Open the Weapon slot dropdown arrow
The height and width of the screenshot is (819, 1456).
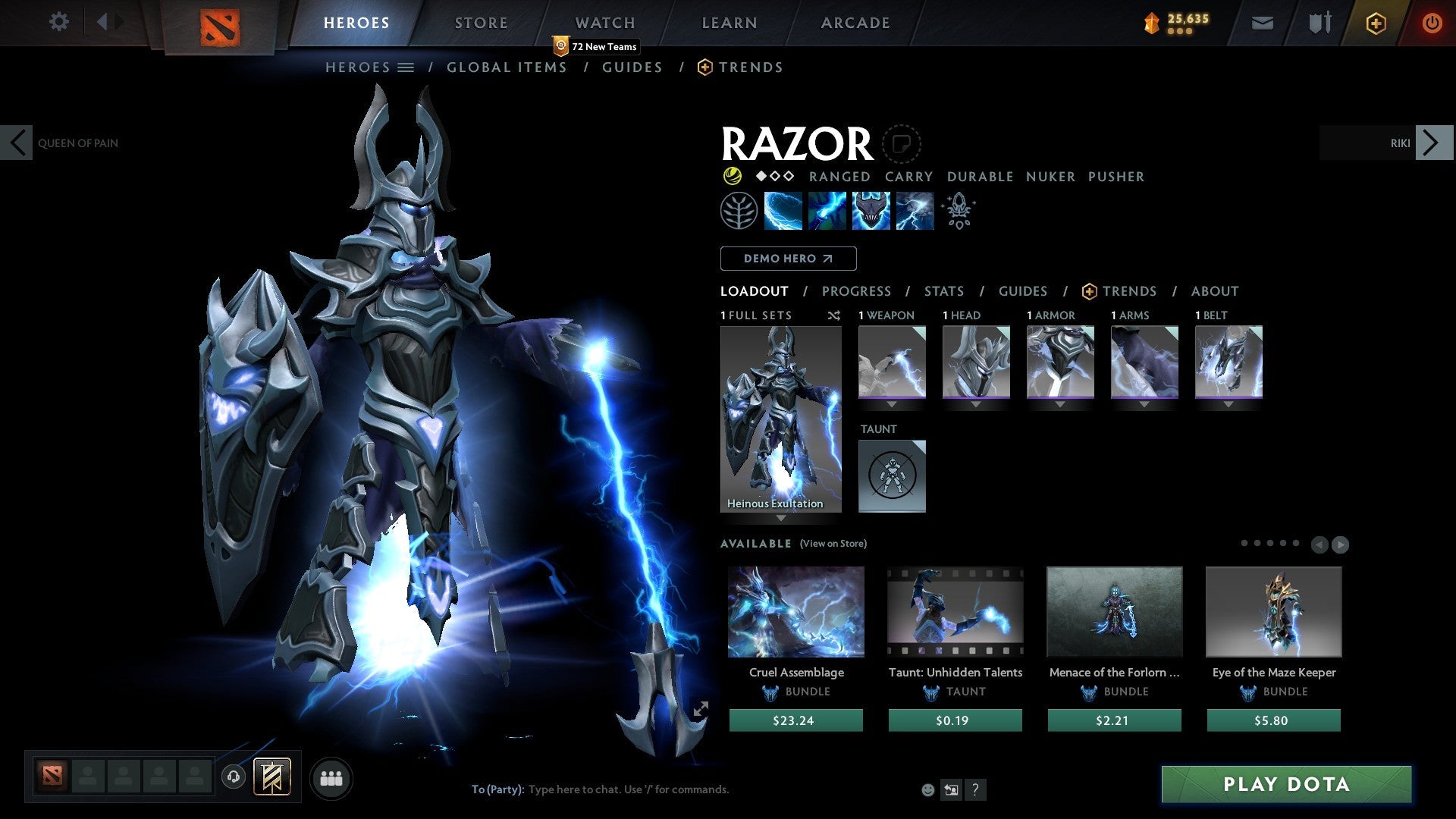tap(892, 404)
